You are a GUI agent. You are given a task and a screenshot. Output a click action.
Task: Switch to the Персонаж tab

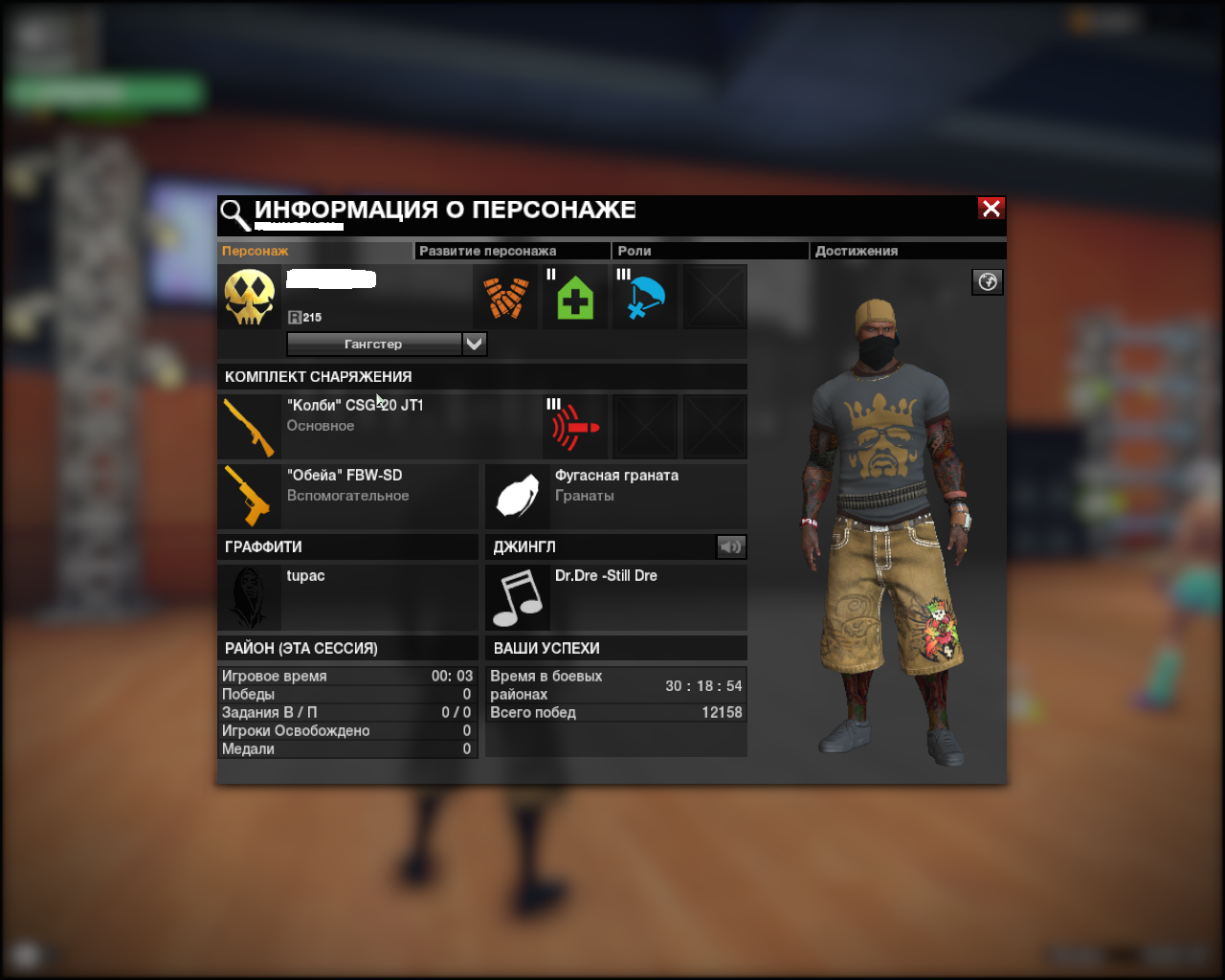[x=255, y=251]
